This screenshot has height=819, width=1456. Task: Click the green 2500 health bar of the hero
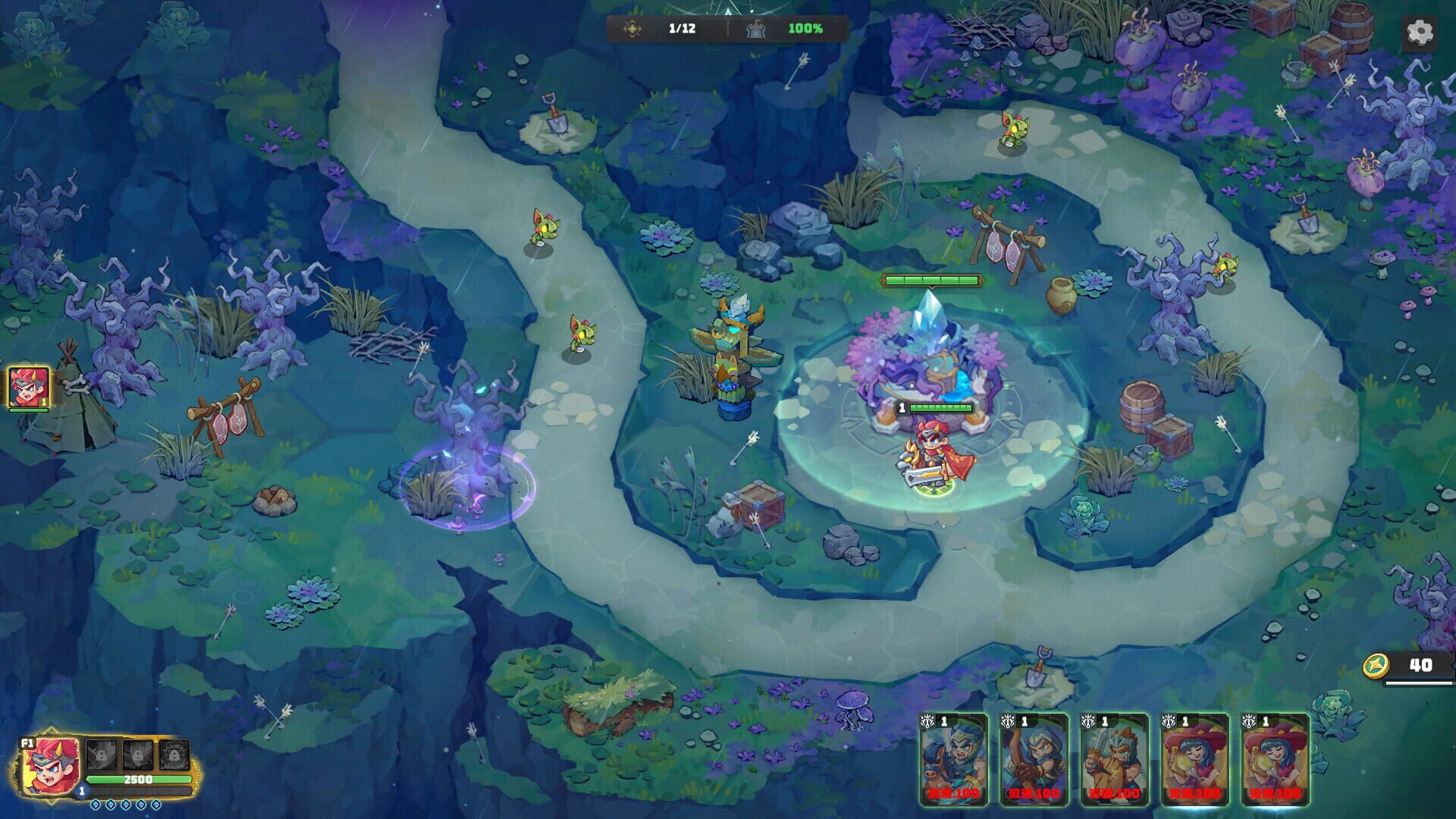pos(139,781)
